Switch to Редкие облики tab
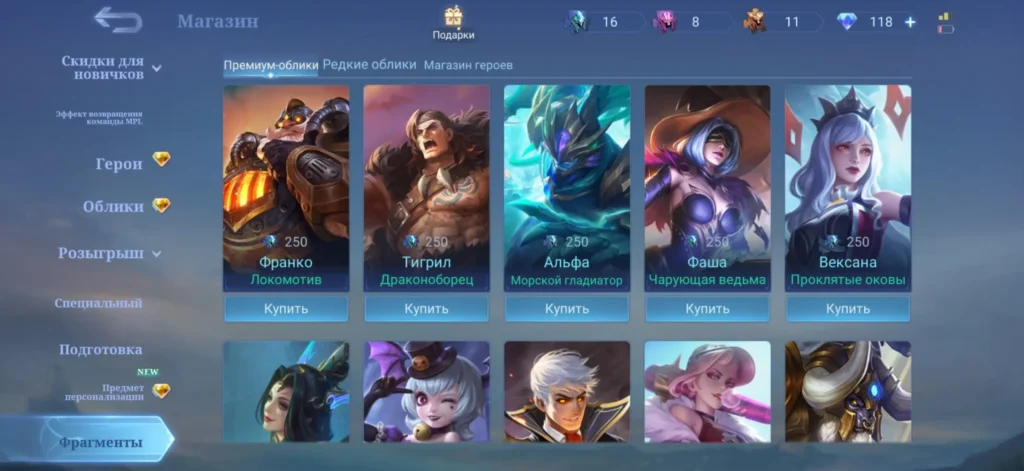 point(369,65)
